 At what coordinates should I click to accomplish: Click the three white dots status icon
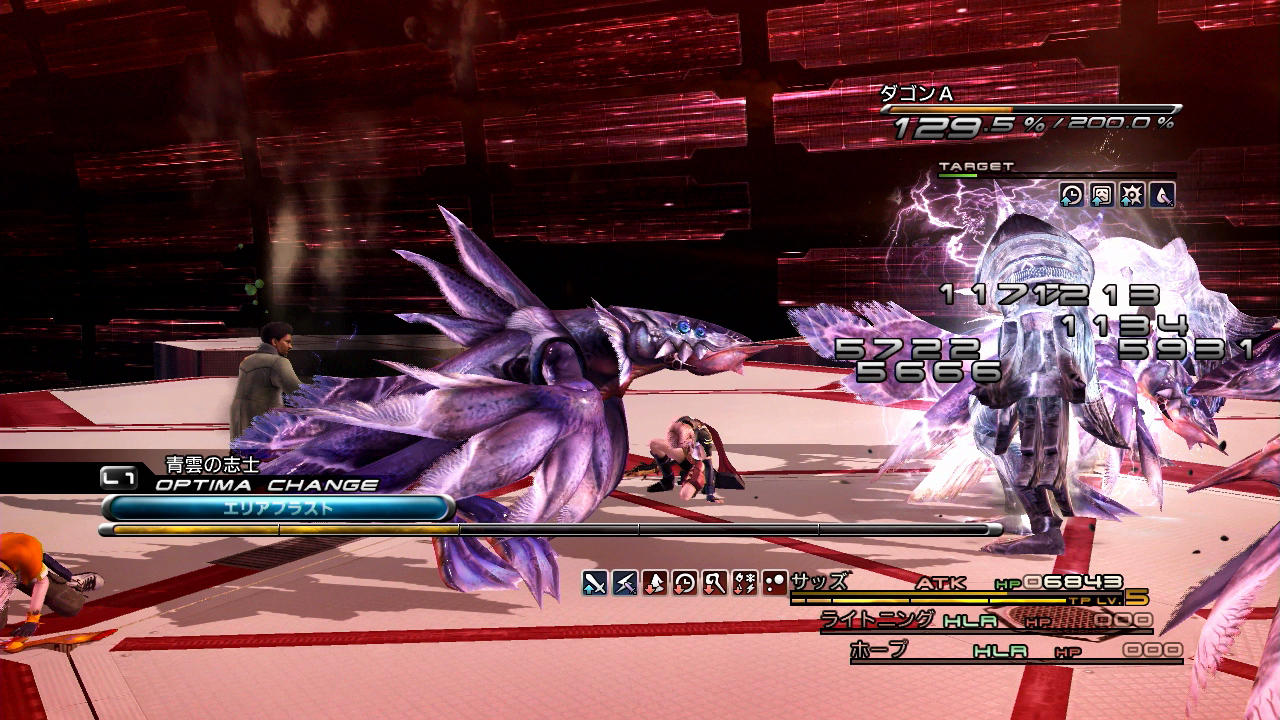click(x=774, y=583)
